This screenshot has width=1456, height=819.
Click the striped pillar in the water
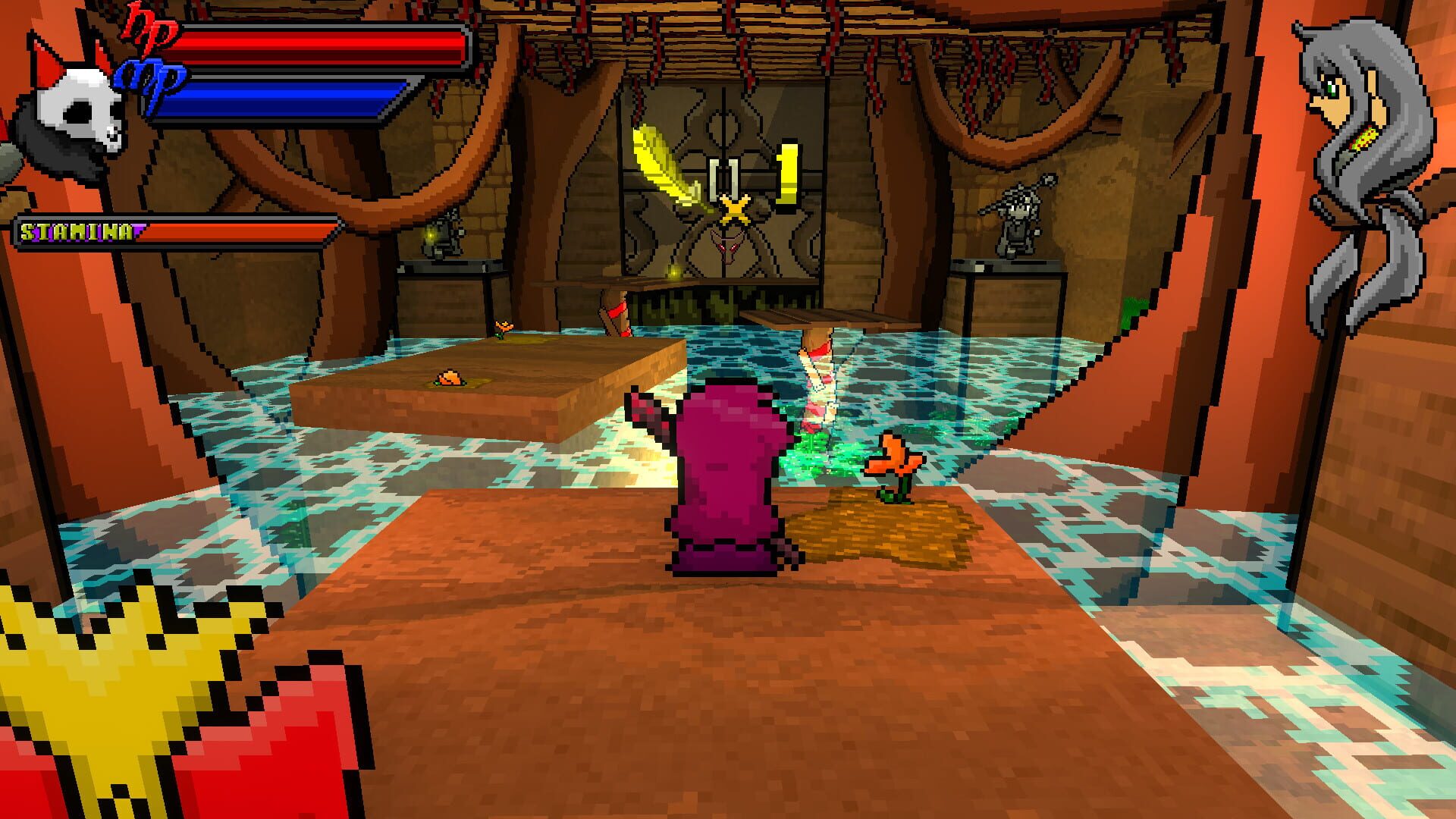point(819,379)
